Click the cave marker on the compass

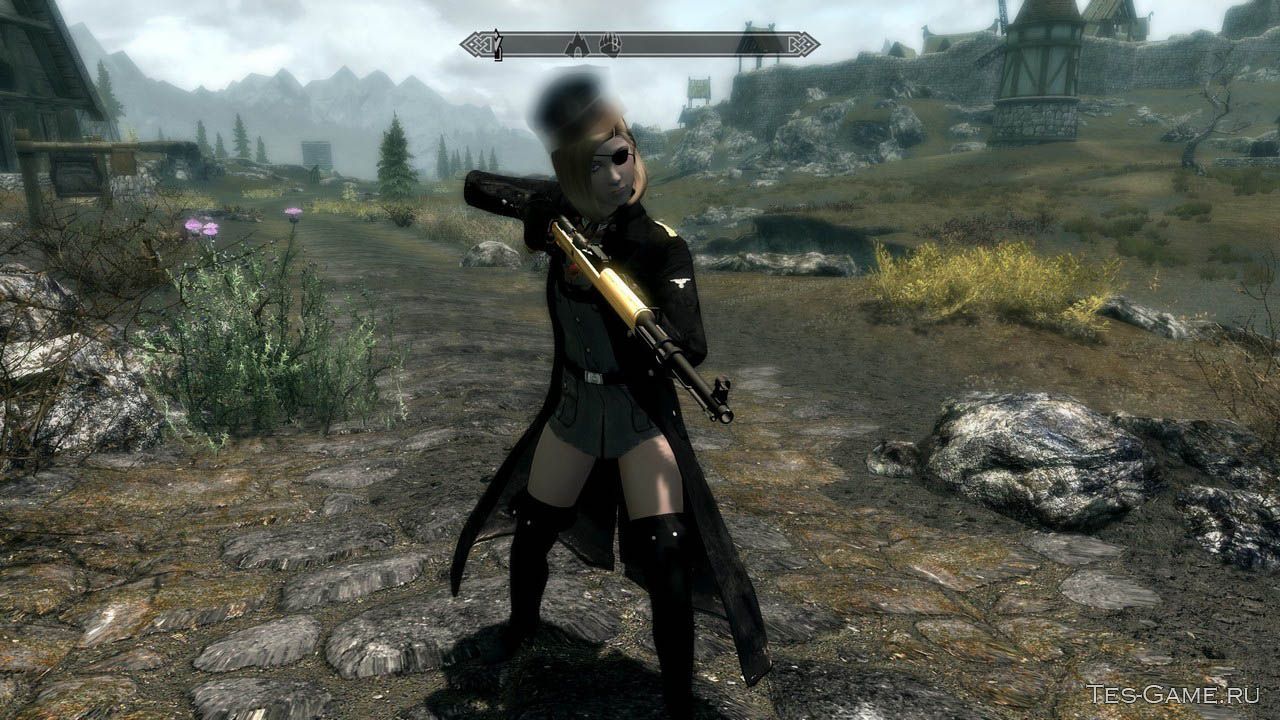click(577, 44)
